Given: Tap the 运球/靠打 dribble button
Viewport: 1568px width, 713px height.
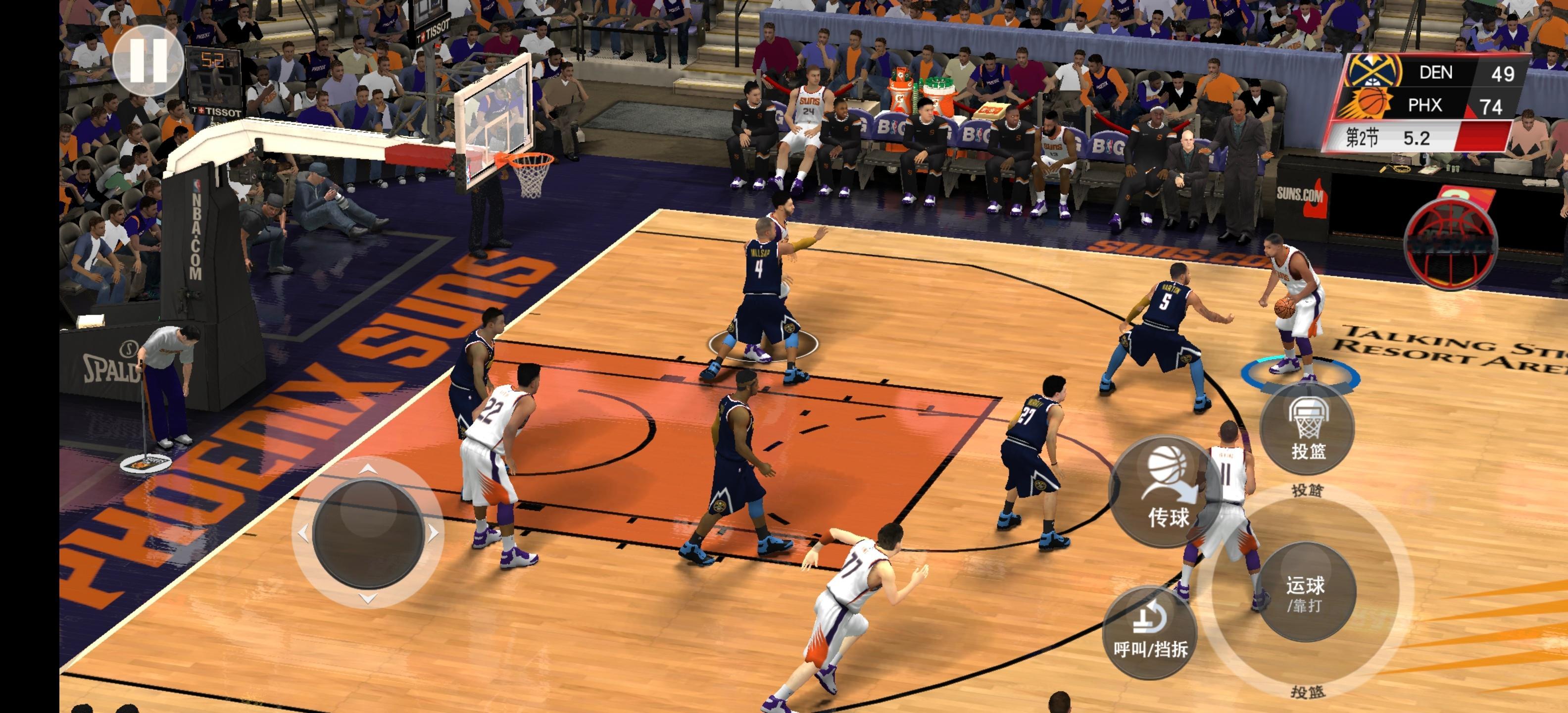Looking at the screenshot, I should [x=1305, y=592].
